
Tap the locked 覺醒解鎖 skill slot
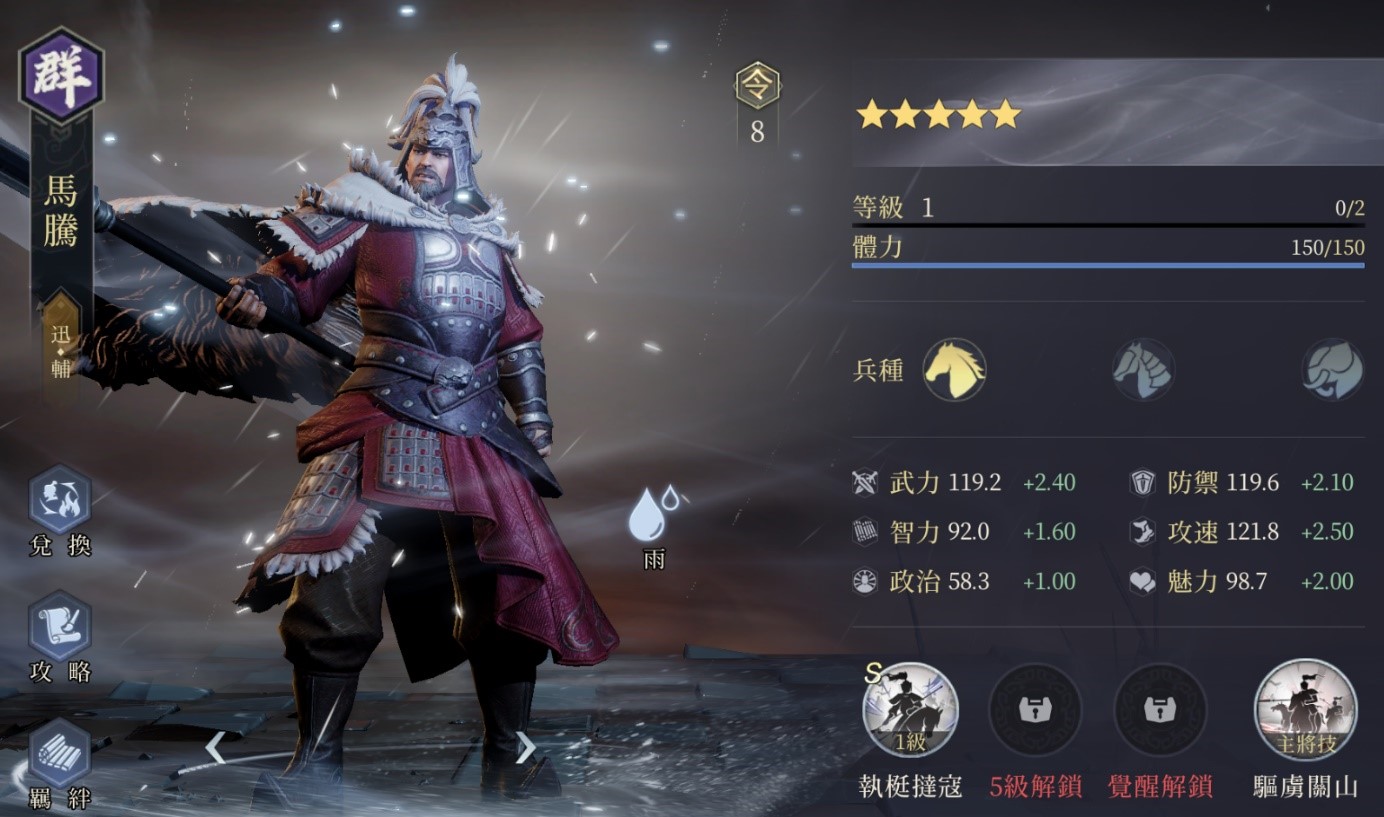point(1160,711)
